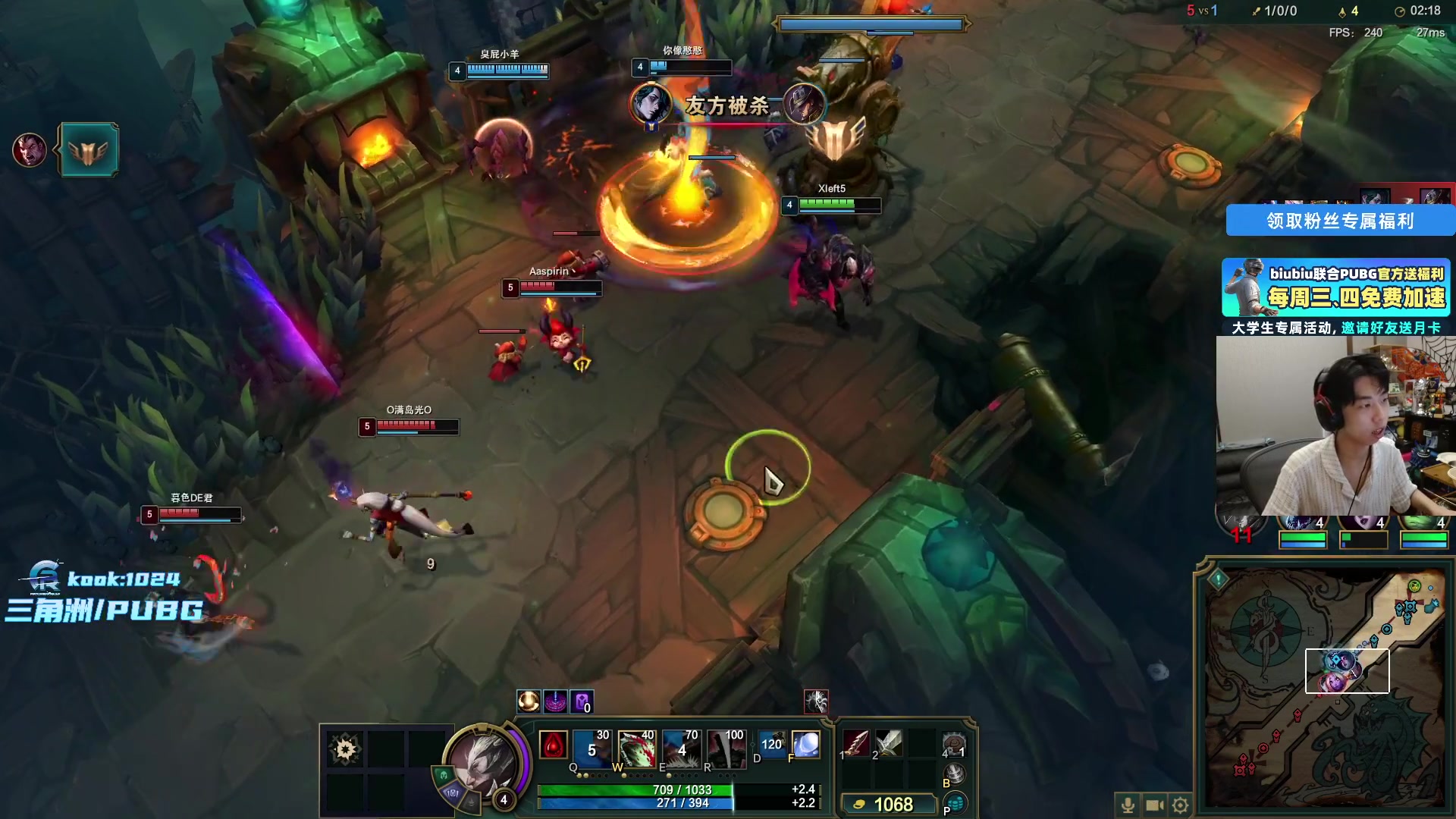The width and height of the screenshot is (1456, 819).
Task: Trigger the E ability icon
Action: click(681, 747)
